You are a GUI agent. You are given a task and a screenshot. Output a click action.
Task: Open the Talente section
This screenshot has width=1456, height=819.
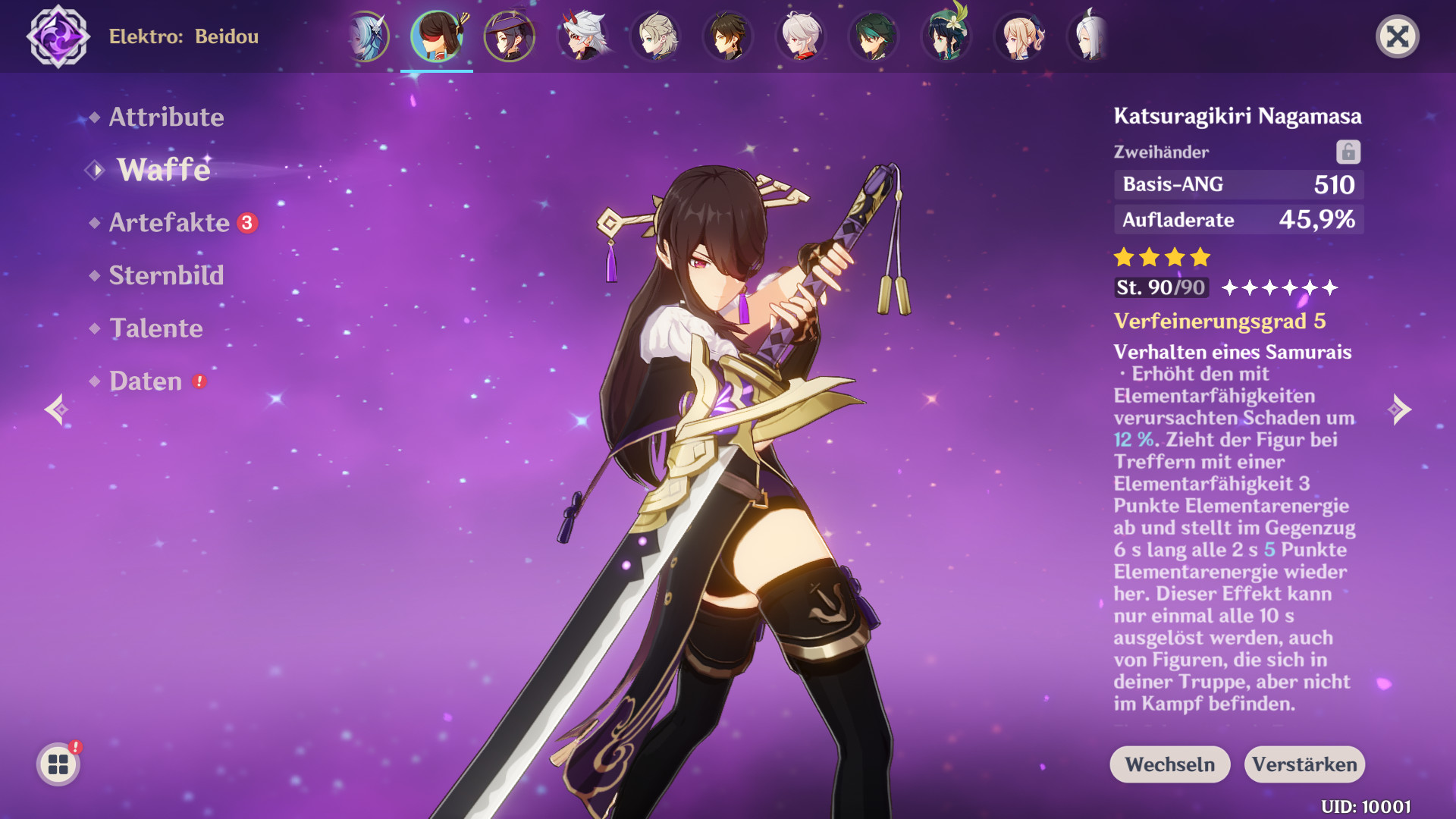point(155,329)
